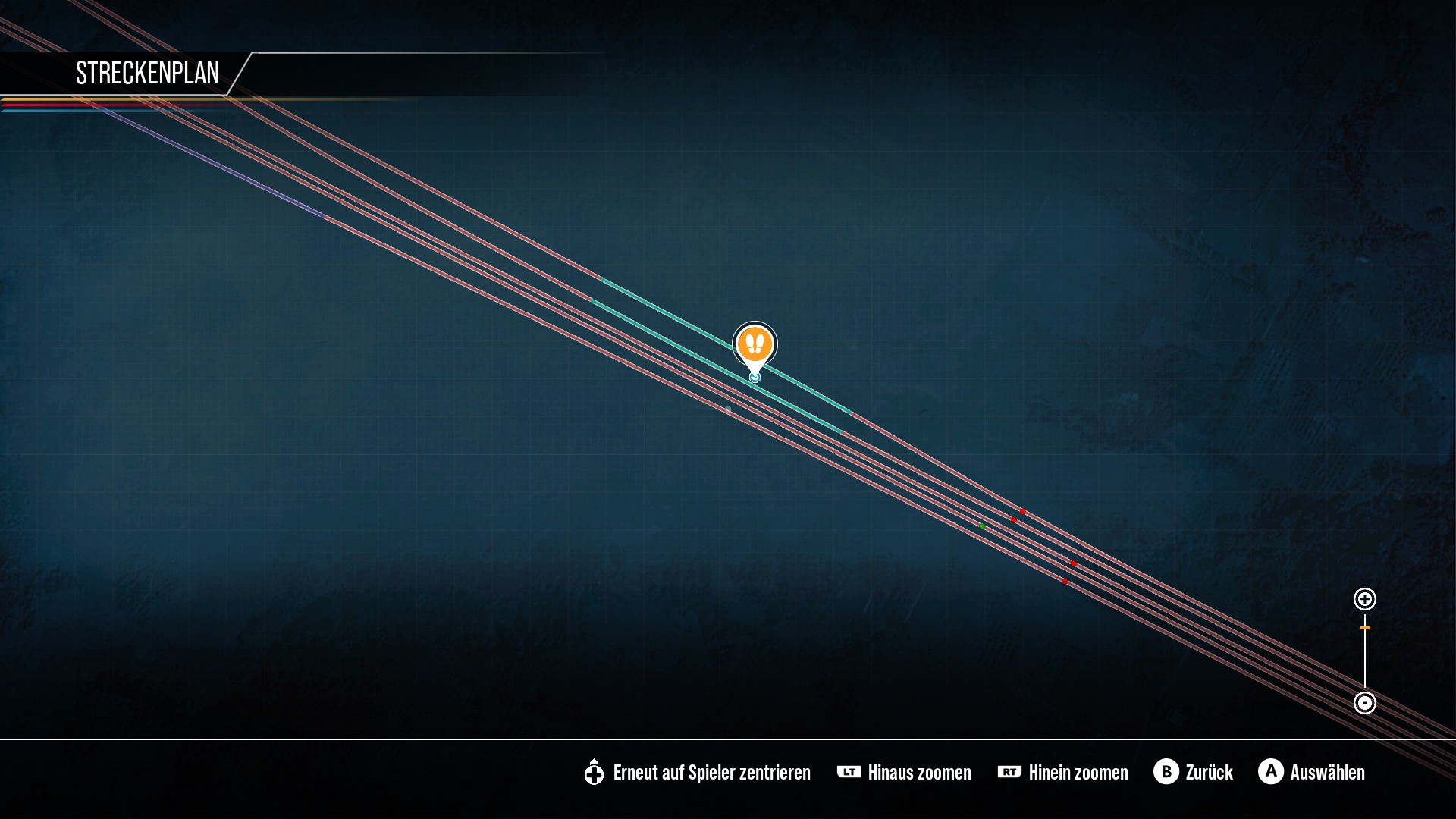1456x819 pixels.
Task: Click the map's zoom-in plus button
Action: click(1365, 599)
